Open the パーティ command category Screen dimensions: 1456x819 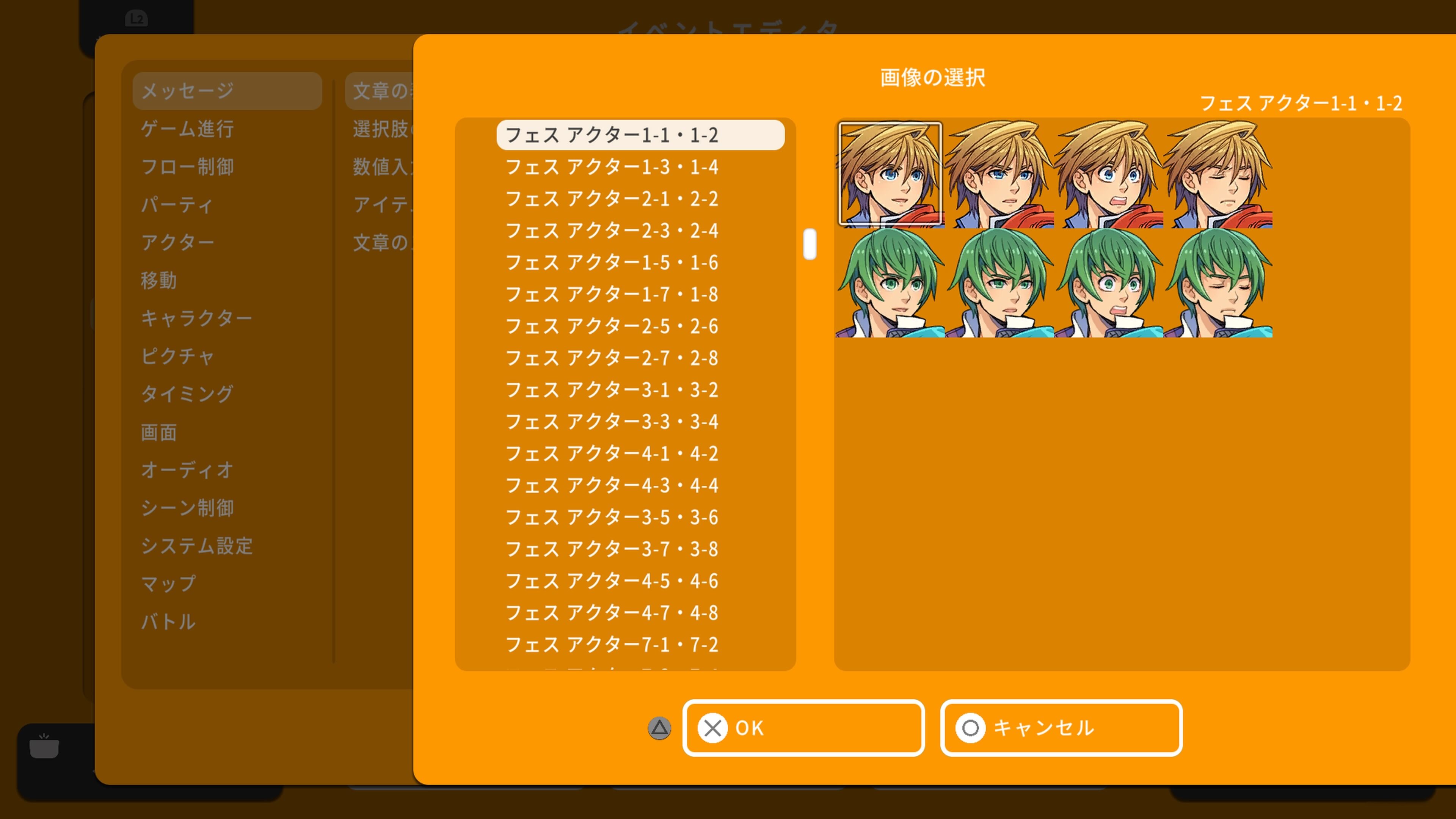pos(177,205)
